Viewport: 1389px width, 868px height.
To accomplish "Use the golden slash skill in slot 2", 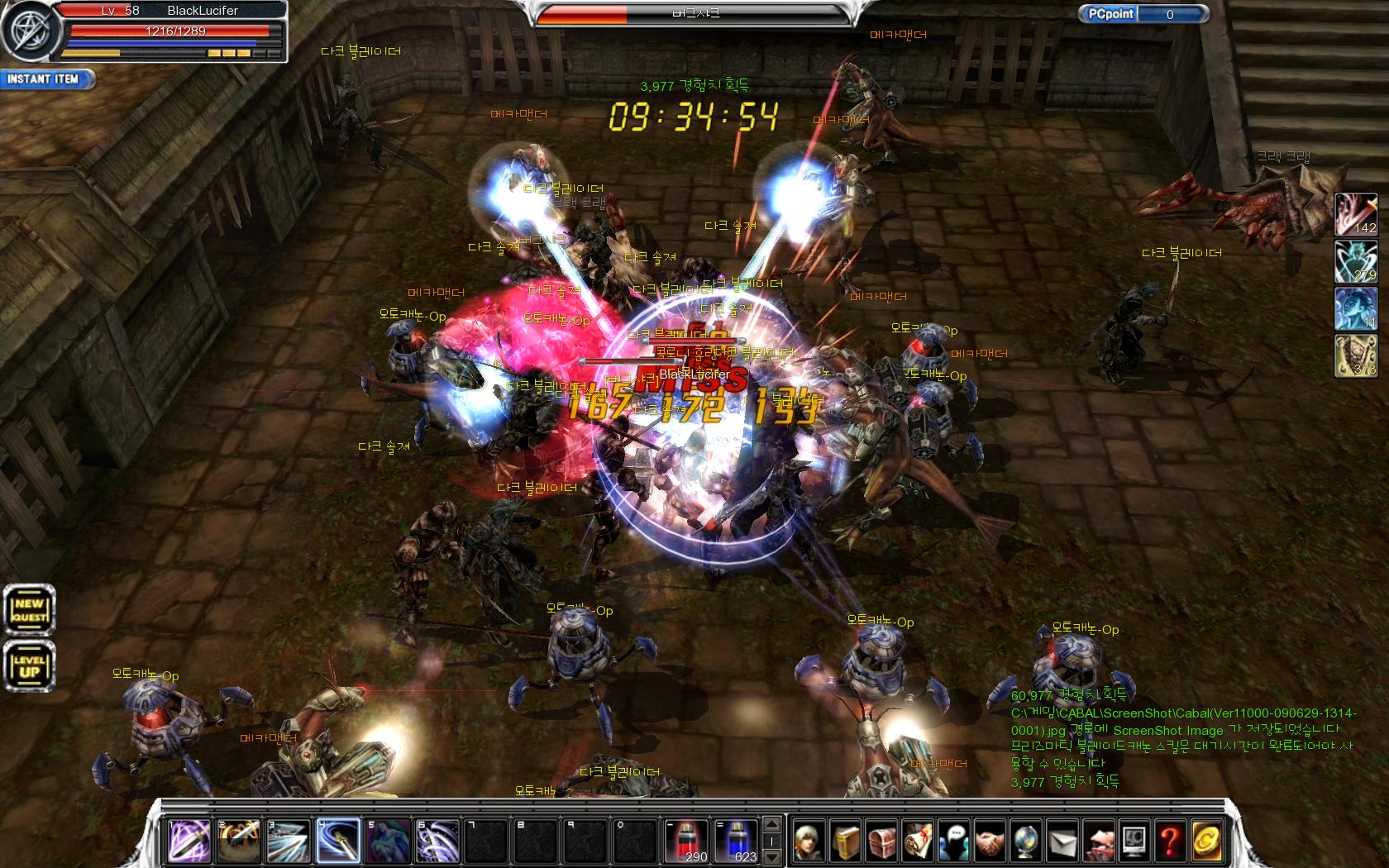I will pyautogui.click(x=239, y=841).
